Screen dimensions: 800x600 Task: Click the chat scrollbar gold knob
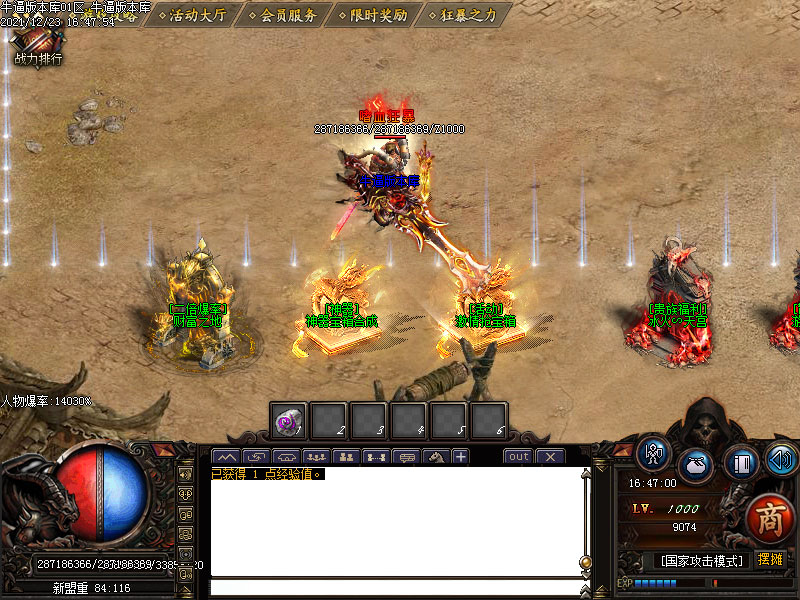click(x=585, y=561)
